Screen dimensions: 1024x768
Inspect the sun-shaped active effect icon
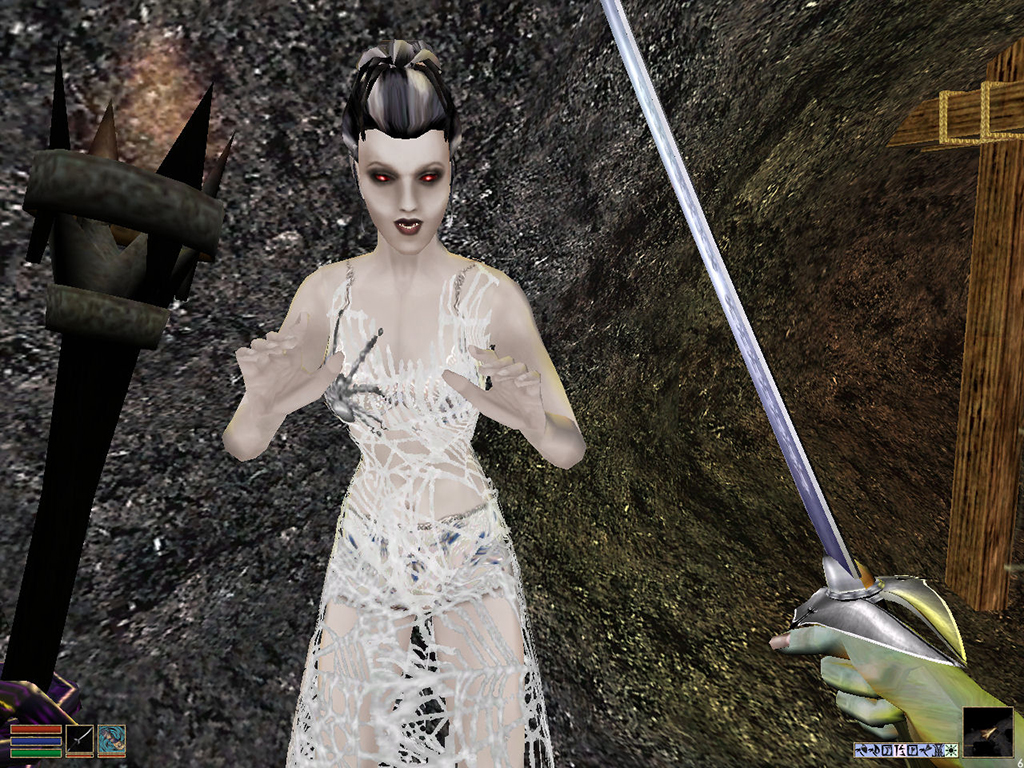pyautogui.click(x=952, y=750)
